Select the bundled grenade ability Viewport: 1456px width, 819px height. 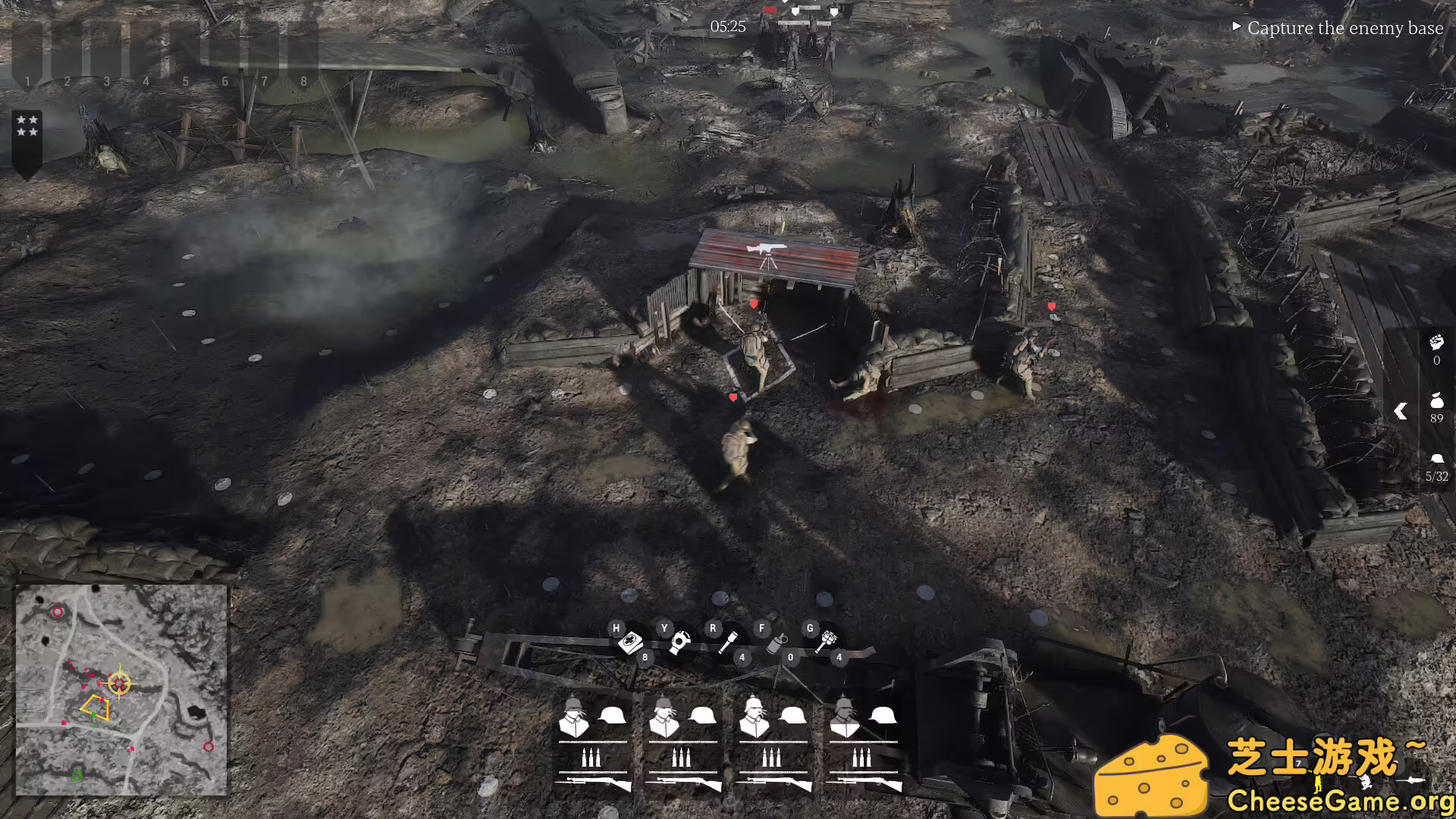(x=825, y=643)
